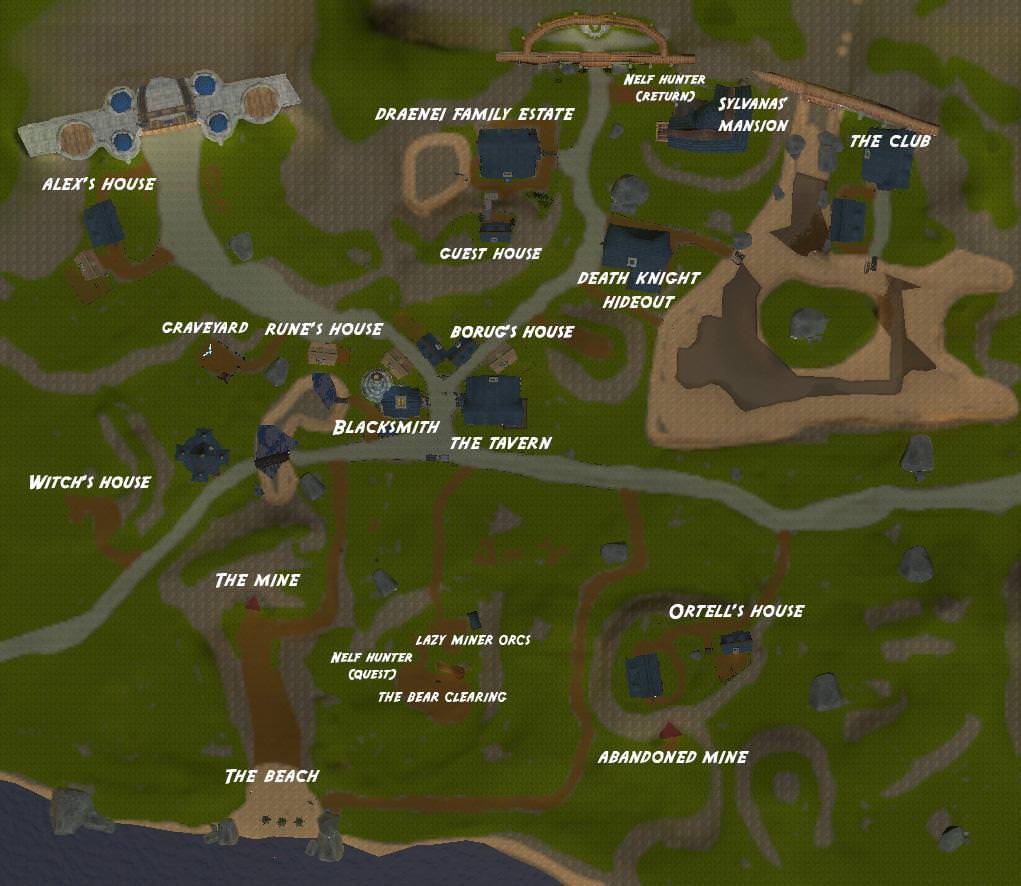The height and width of the screenshot is (886, 1021).
Task: Select The Mine map label
Action: [x=257, y=580]
